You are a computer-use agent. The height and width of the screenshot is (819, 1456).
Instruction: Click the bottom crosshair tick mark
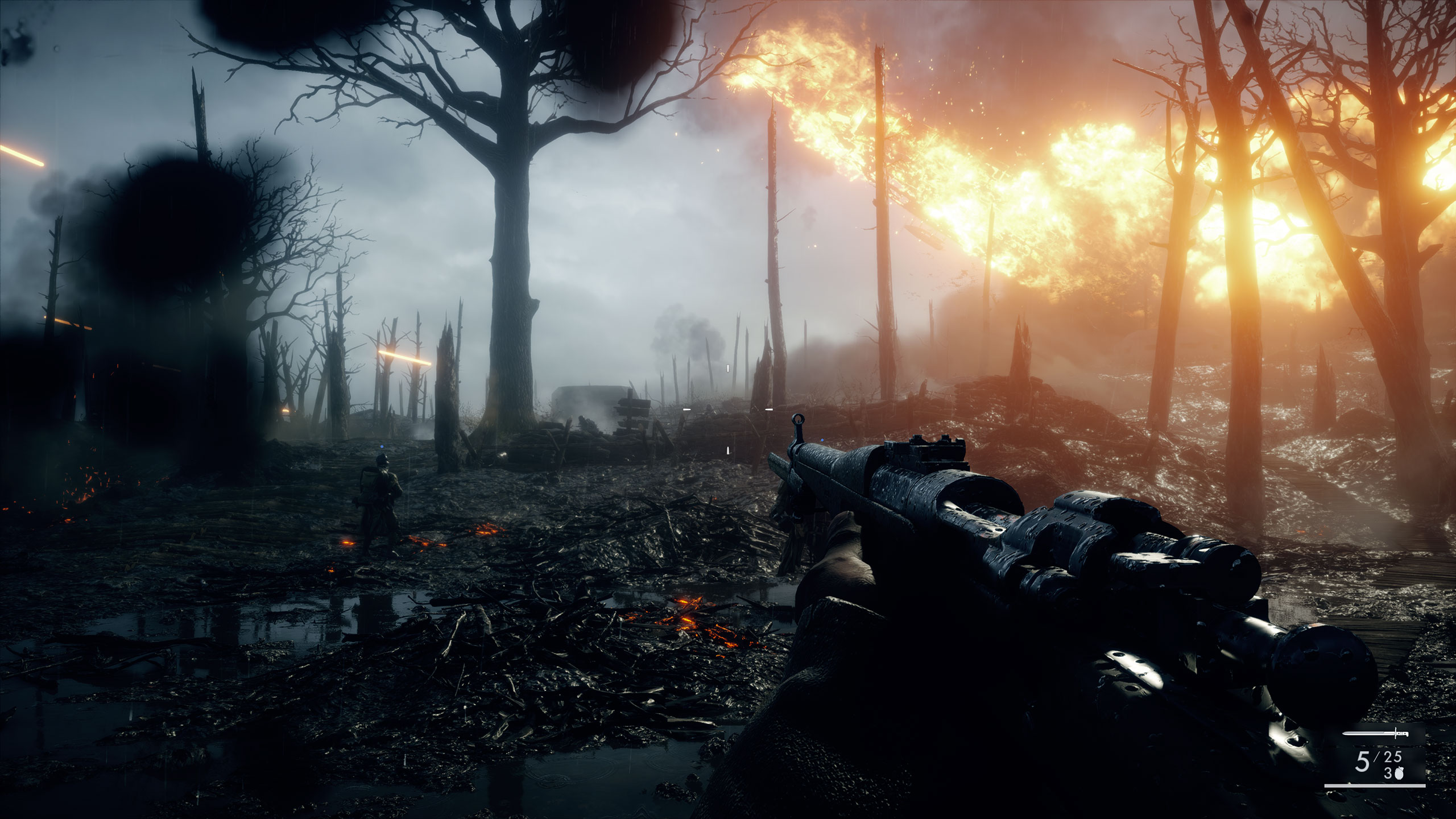(x=728, y=451)
